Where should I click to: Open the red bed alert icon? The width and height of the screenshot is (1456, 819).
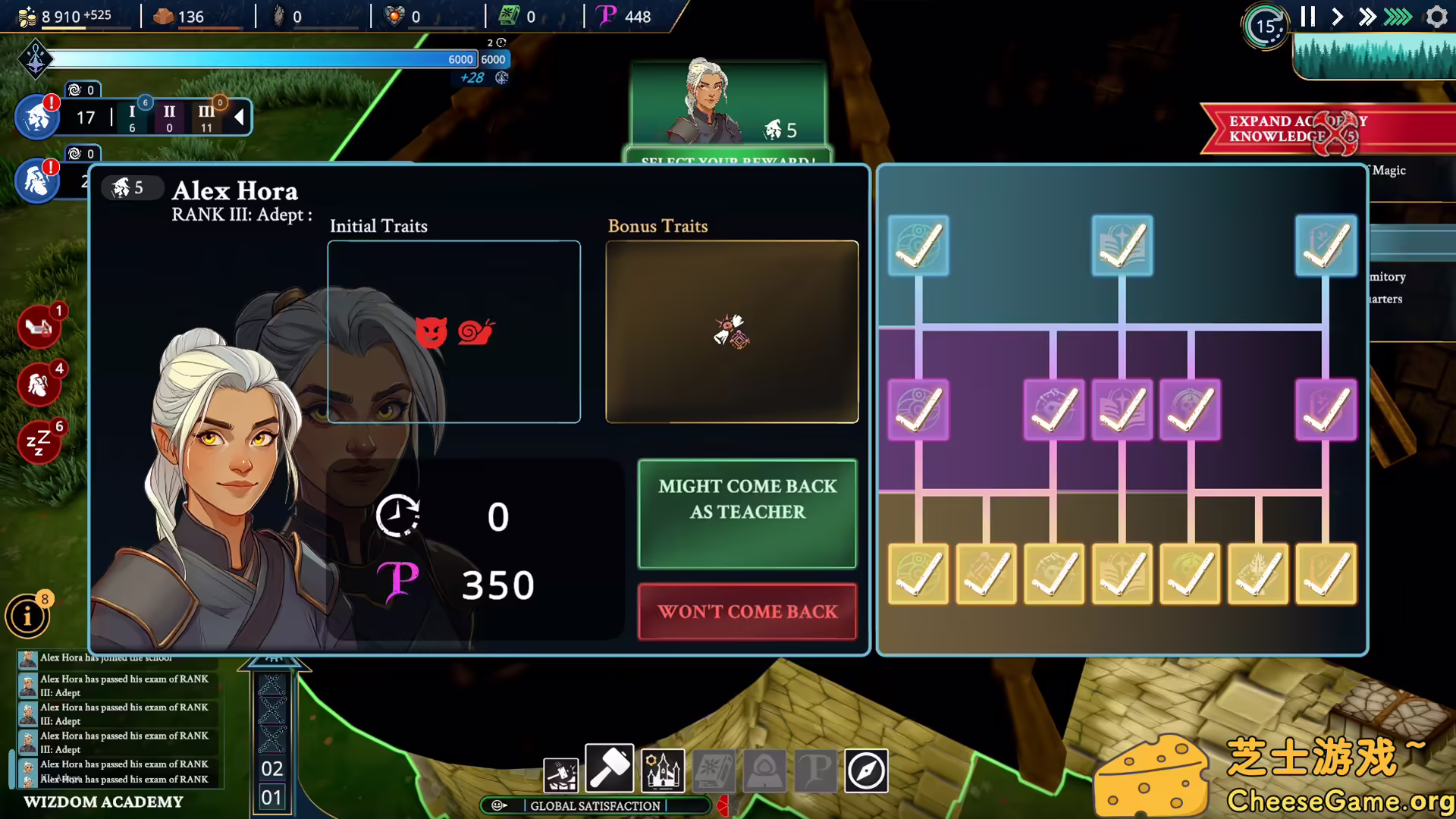(x=39, y=327)
